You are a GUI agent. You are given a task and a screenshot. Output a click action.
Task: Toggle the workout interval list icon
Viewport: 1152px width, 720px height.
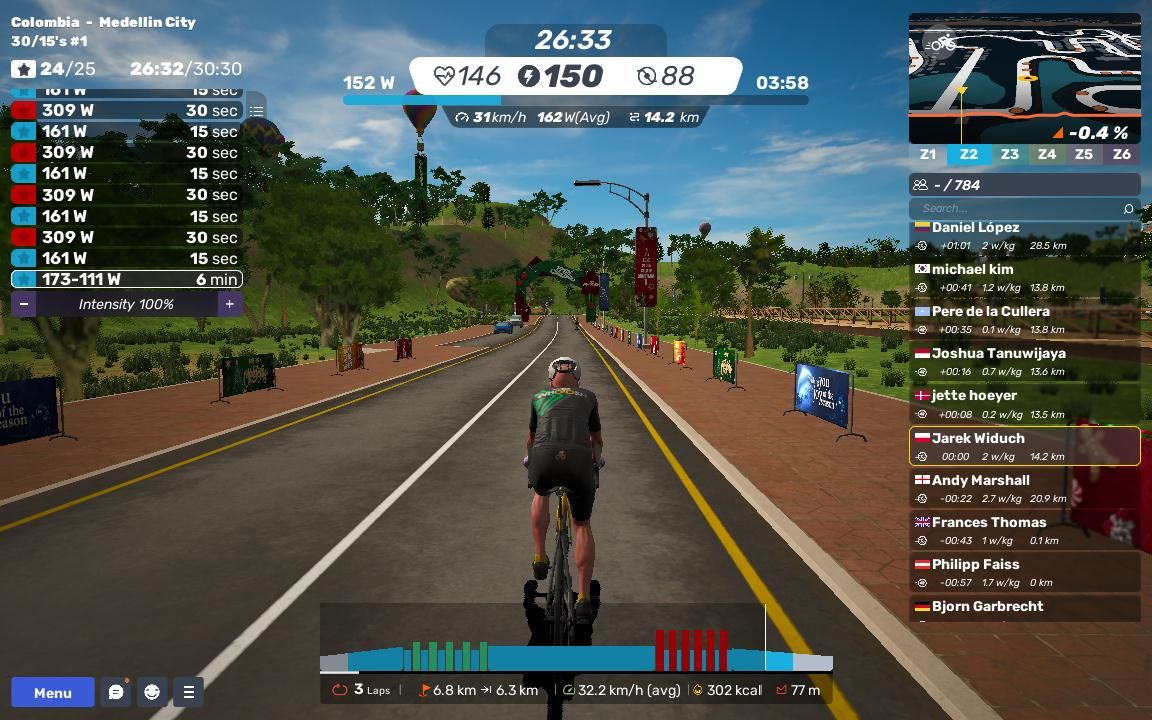[x=257, y=111]
